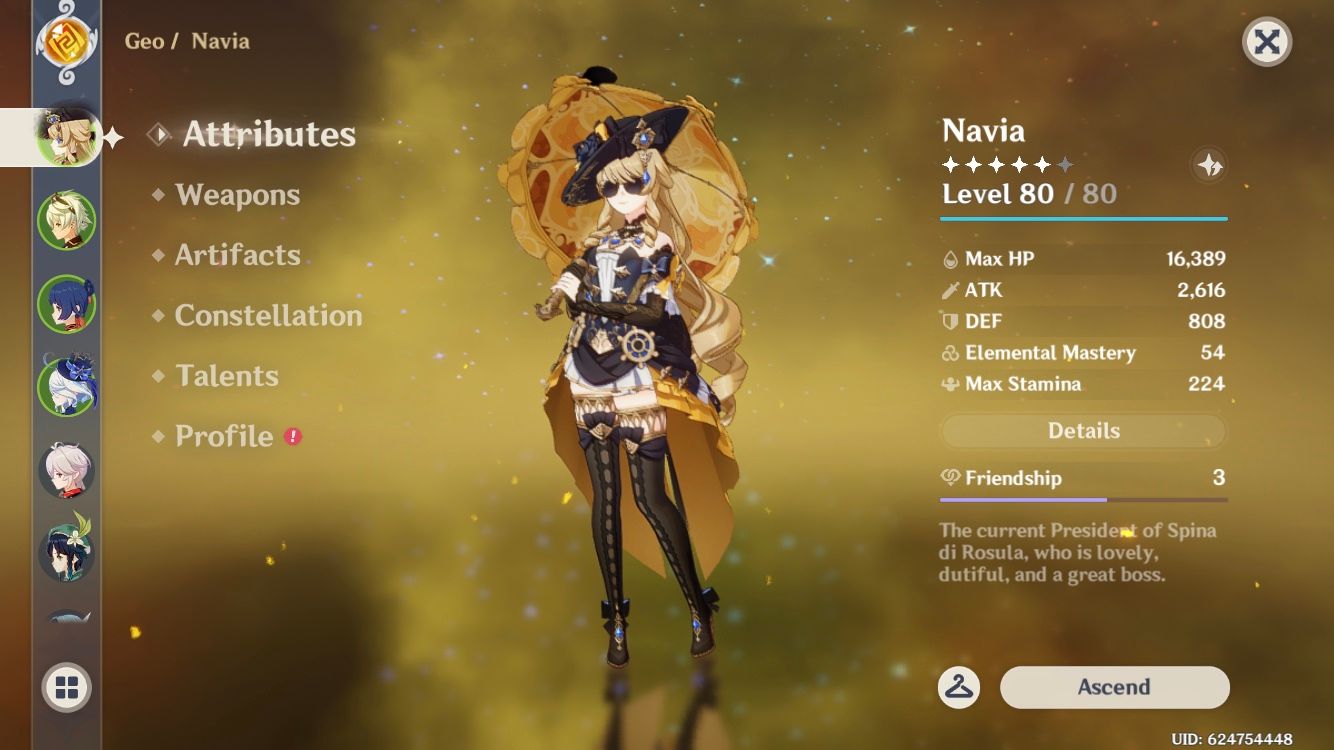The image size is (1334, 750).
Task: Switch to the Weapons section
Action: (x=239, y=195)
